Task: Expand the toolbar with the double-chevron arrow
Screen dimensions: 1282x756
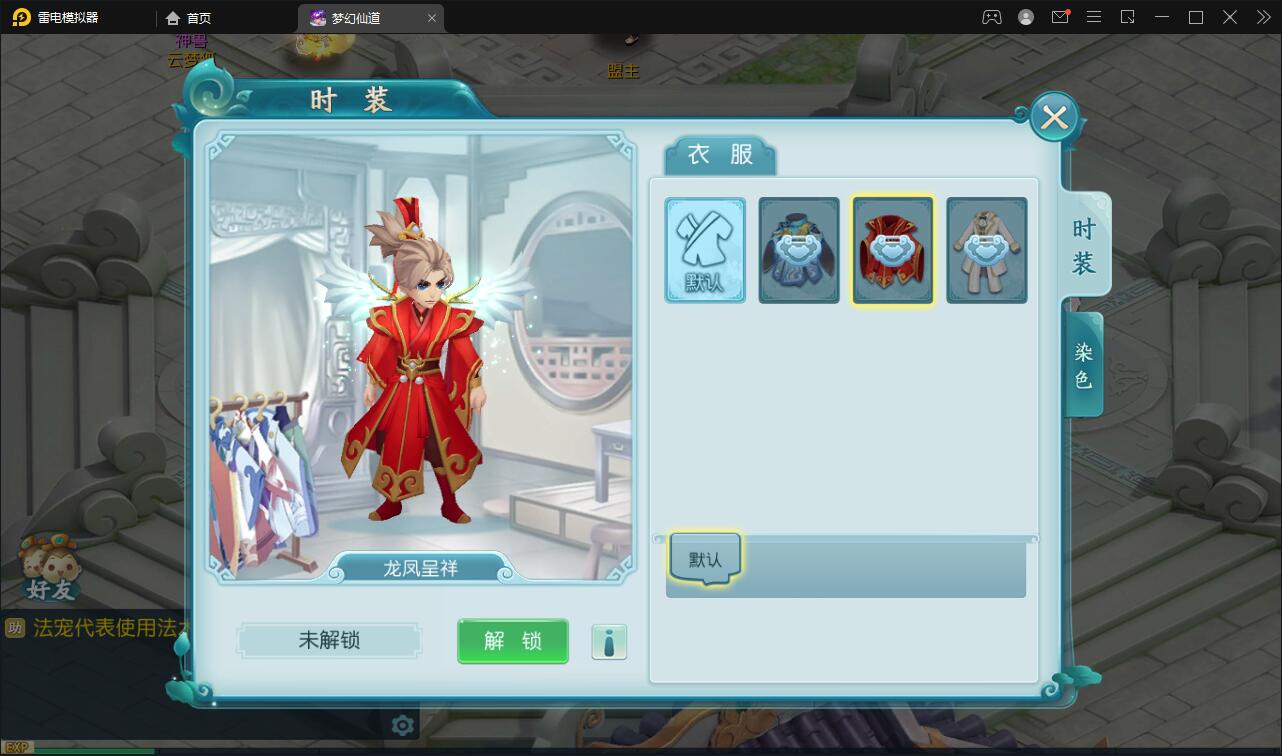Action: point(1262,17)
